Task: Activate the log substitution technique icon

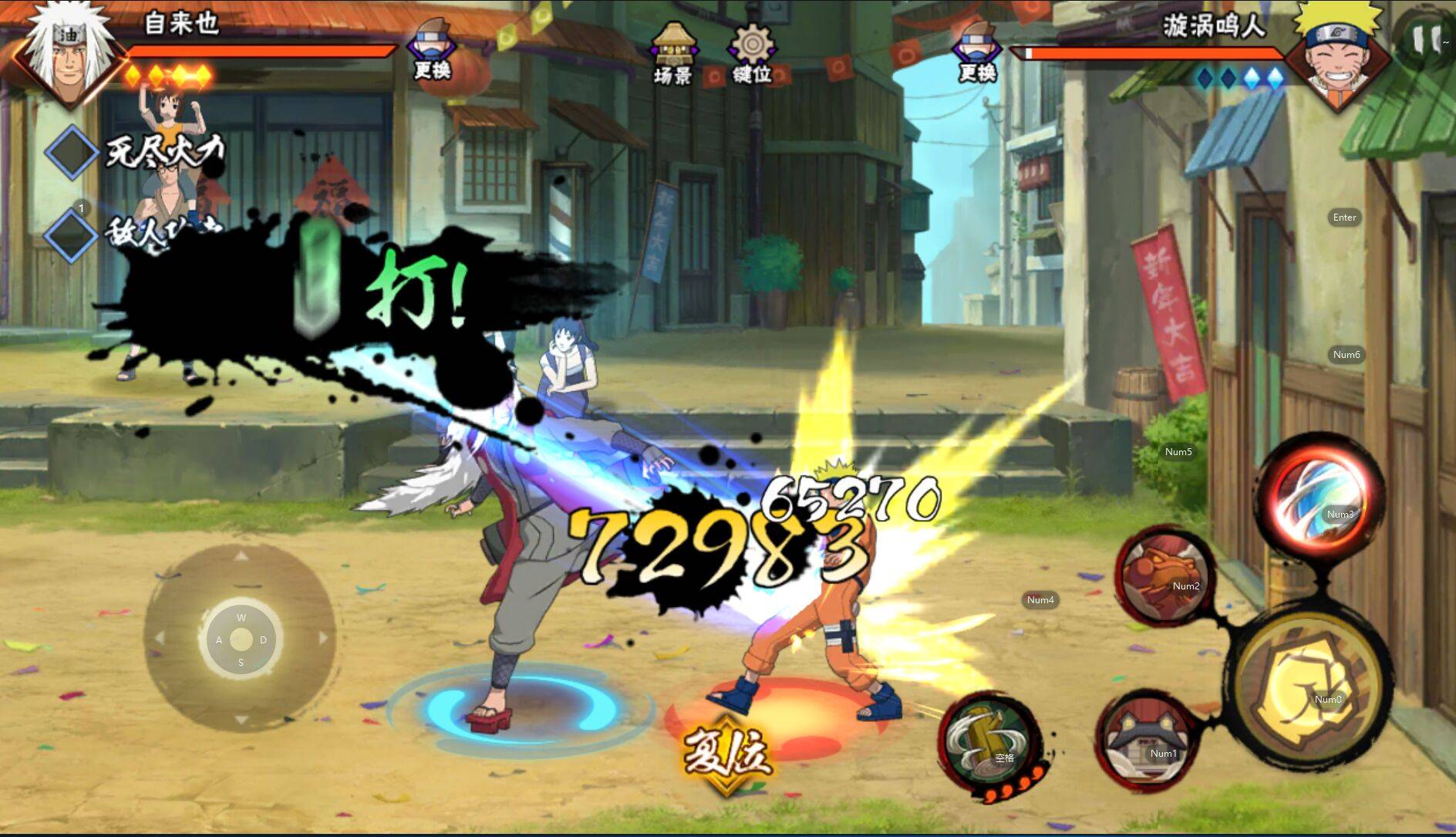Action: tap(989, 742)
